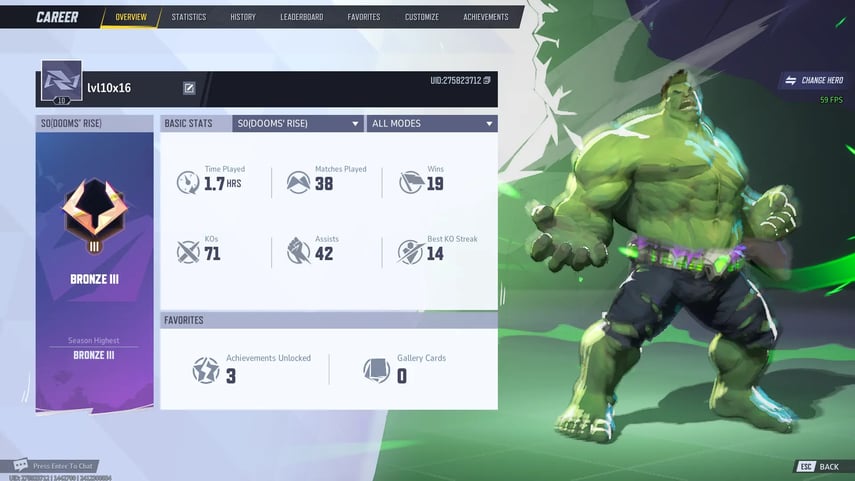Image resolution: width=855 pixels, height=481 pixels.
Task: Open the Customize tab
Action: 421,17
